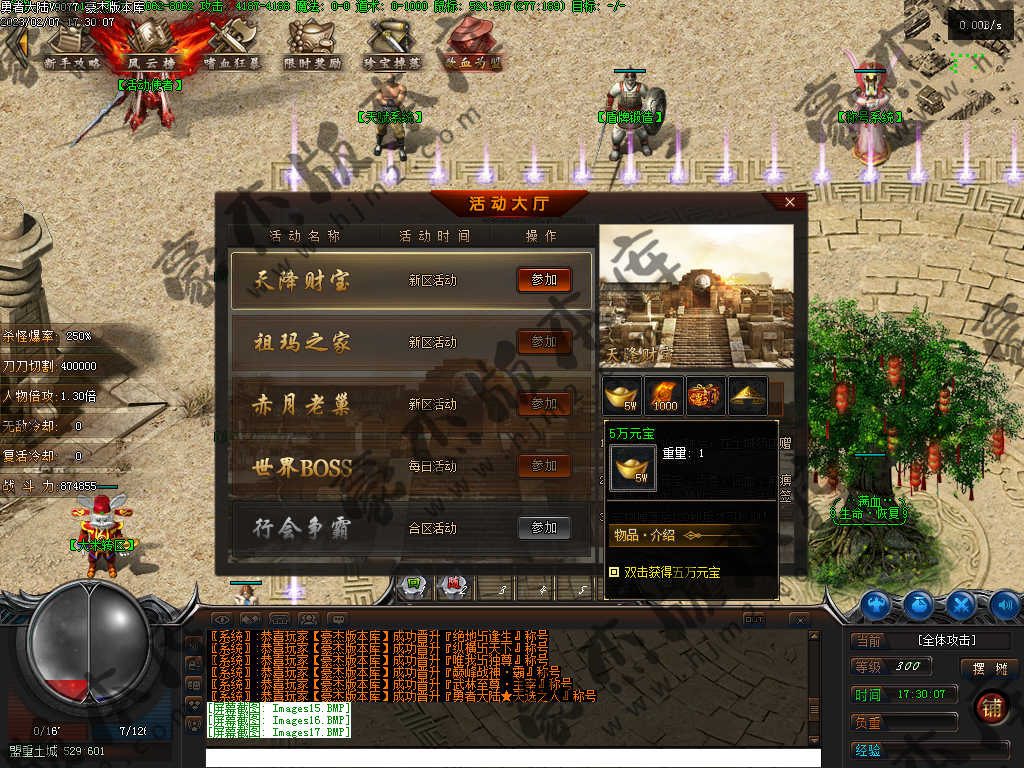Join the 天降财宝 event with 参加

(544, 280)
